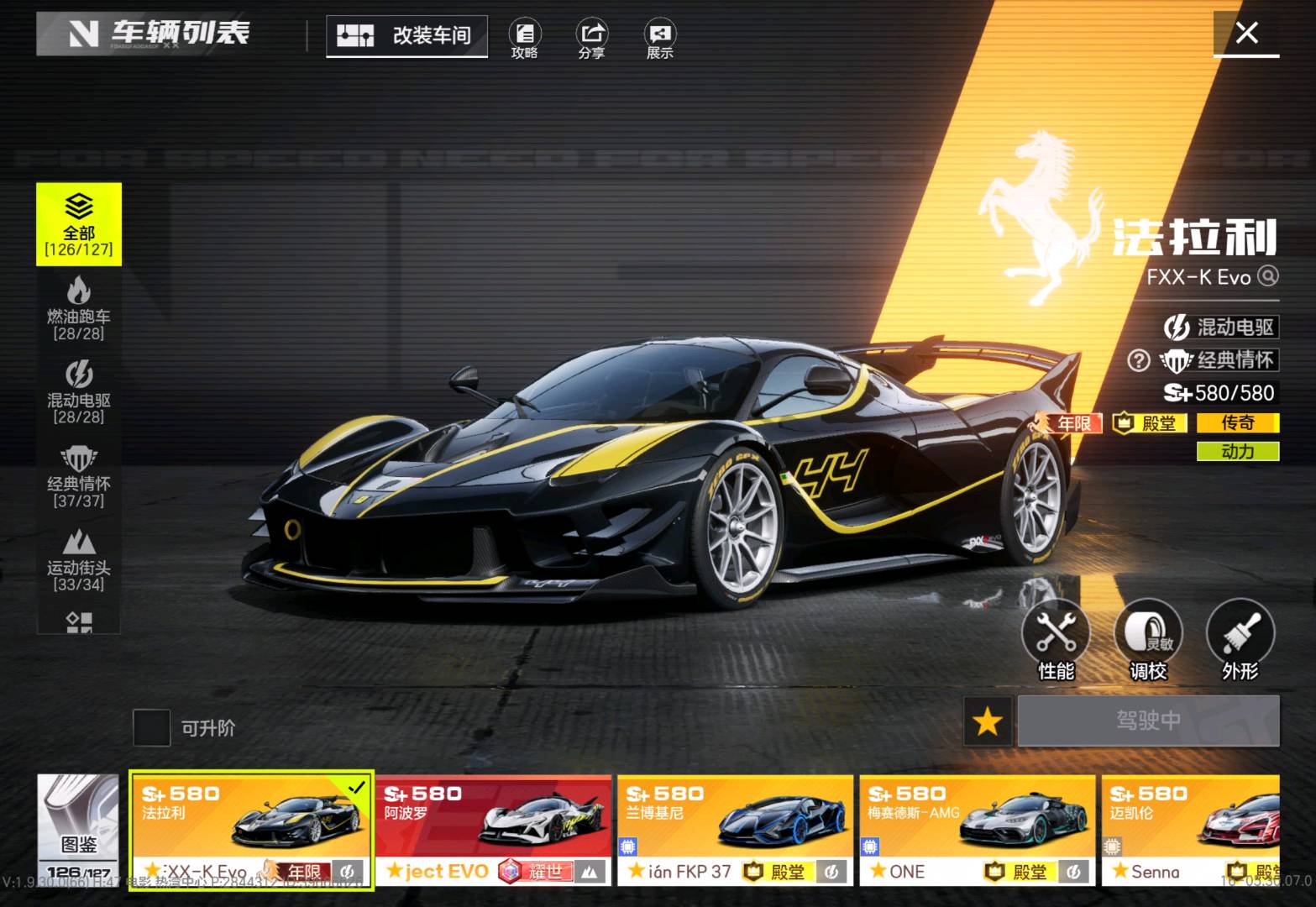The width and height of the screenshot is (1316, 907).
Task: Close the vehicle list screen
Action: pos(1247,34)
